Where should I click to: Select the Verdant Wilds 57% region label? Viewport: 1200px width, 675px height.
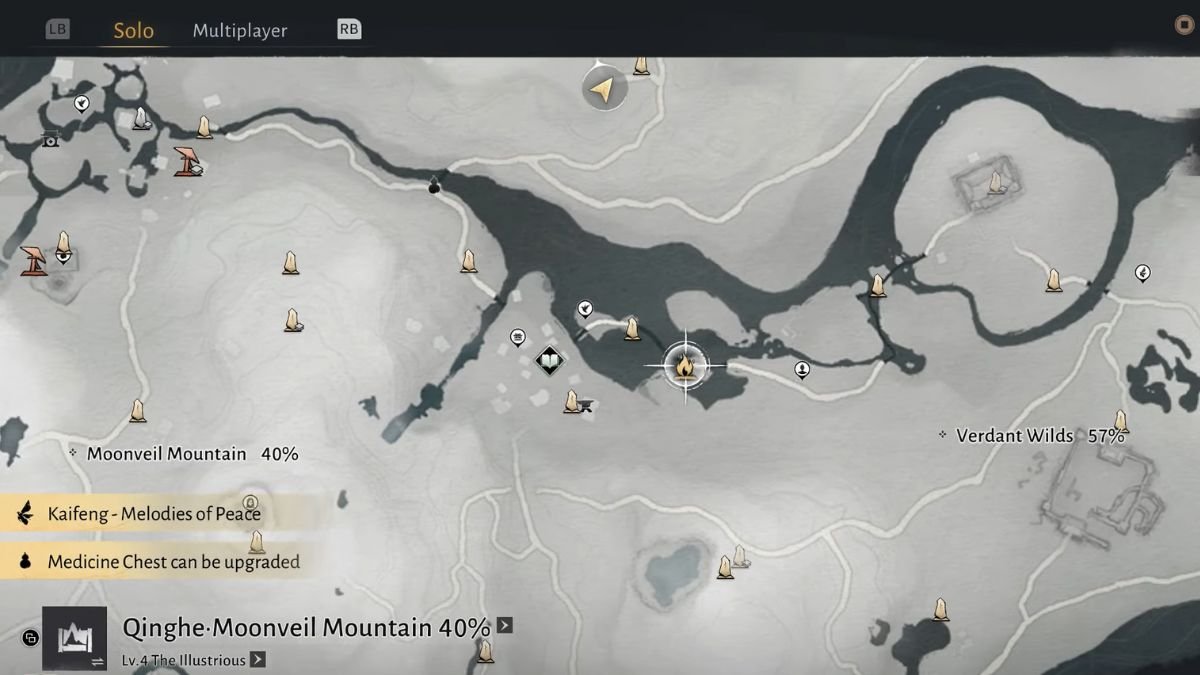1040,436
